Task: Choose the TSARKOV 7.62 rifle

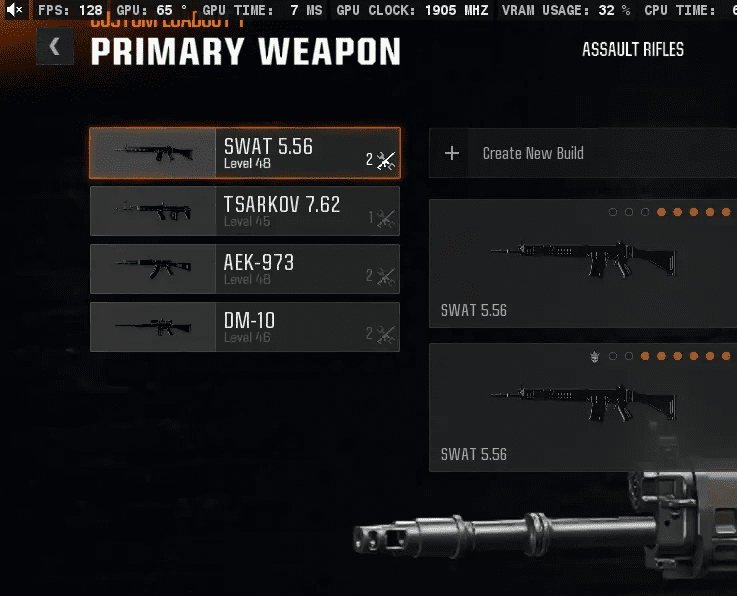Action: (244, 211)
